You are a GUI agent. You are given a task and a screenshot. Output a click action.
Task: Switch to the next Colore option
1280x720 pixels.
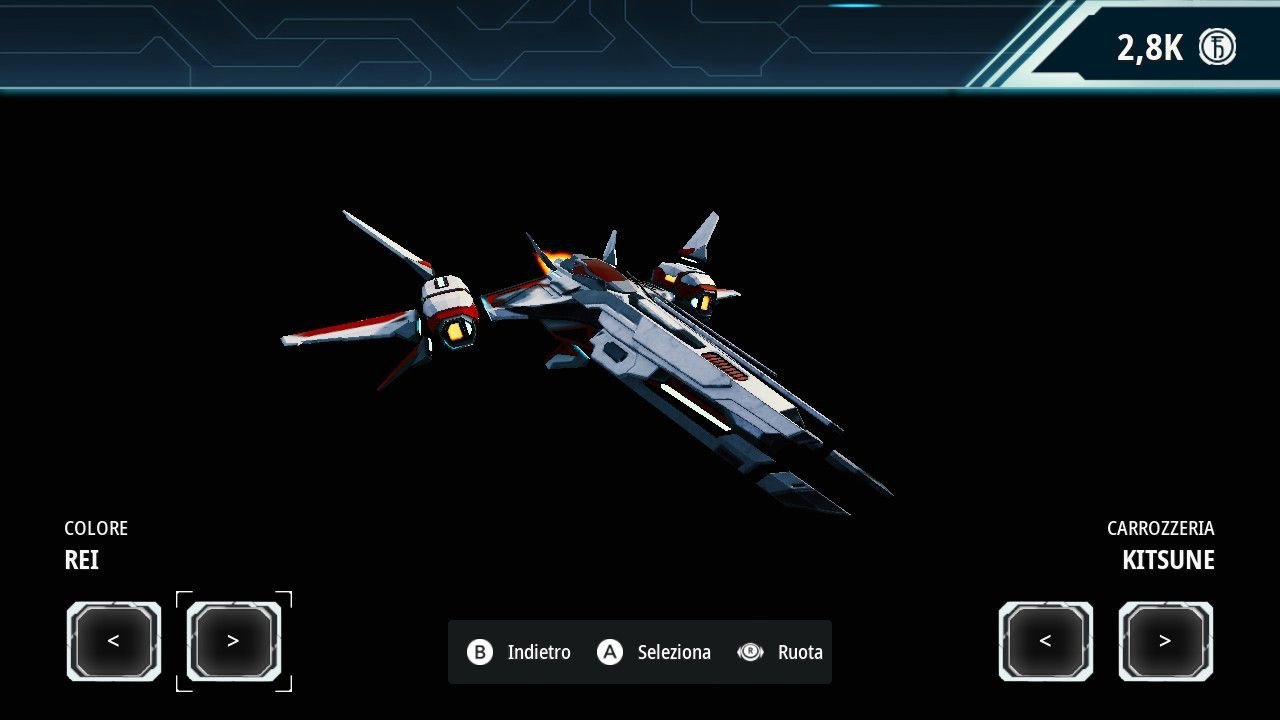tap(234, 641)
